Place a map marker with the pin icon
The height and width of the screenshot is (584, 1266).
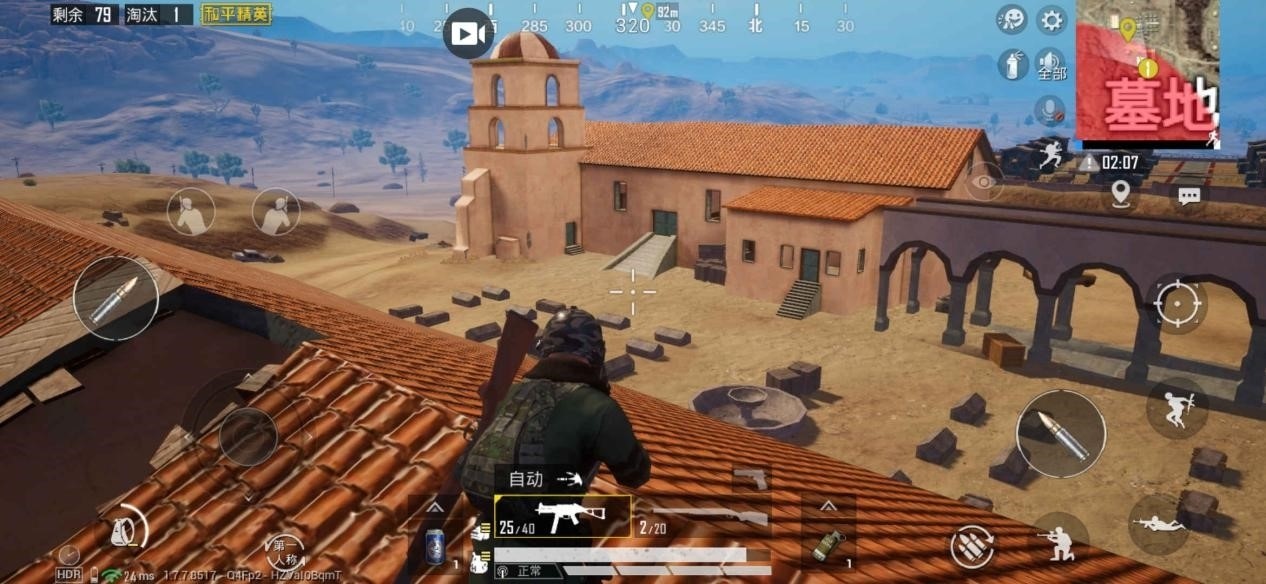[1120, 193]
